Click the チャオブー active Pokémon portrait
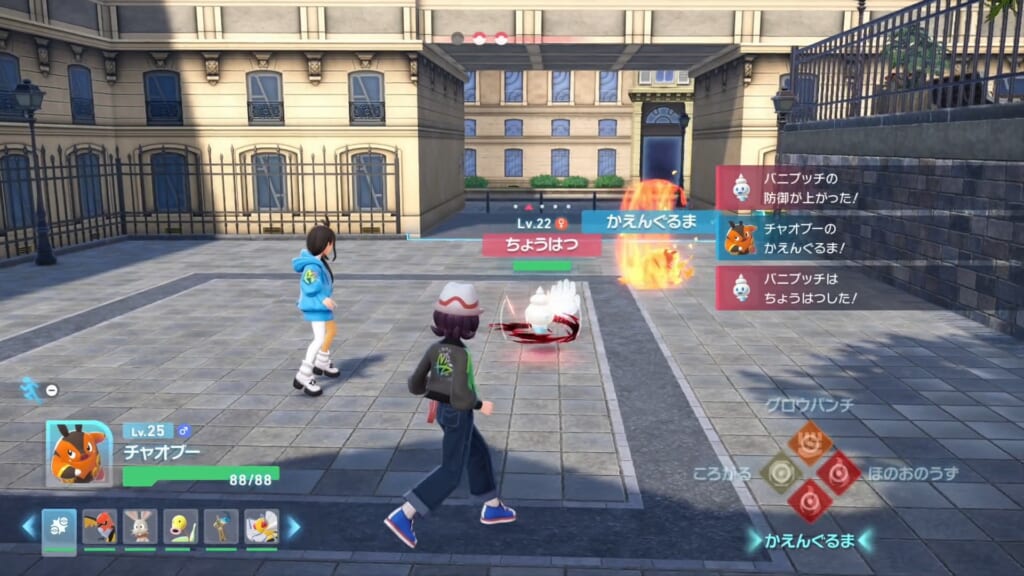 pyautogui.click(x=79, y=453)
